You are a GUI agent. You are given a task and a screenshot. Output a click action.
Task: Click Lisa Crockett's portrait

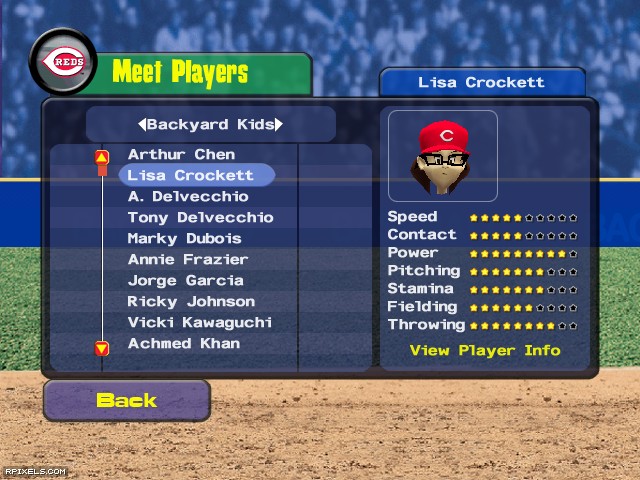tap(442, 156)
